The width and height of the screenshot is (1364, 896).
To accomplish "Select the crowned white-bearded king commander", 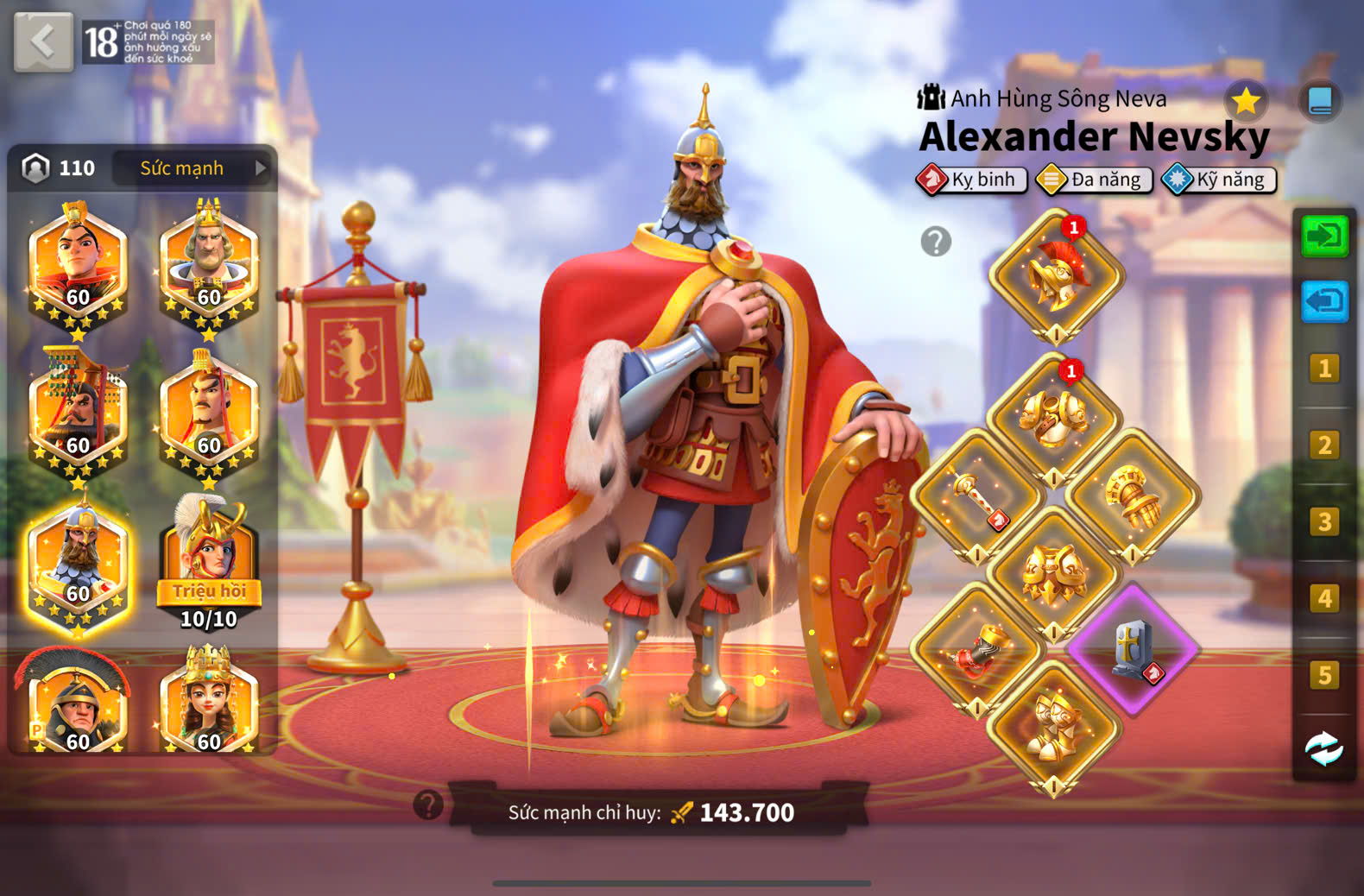I will point(208,263).
